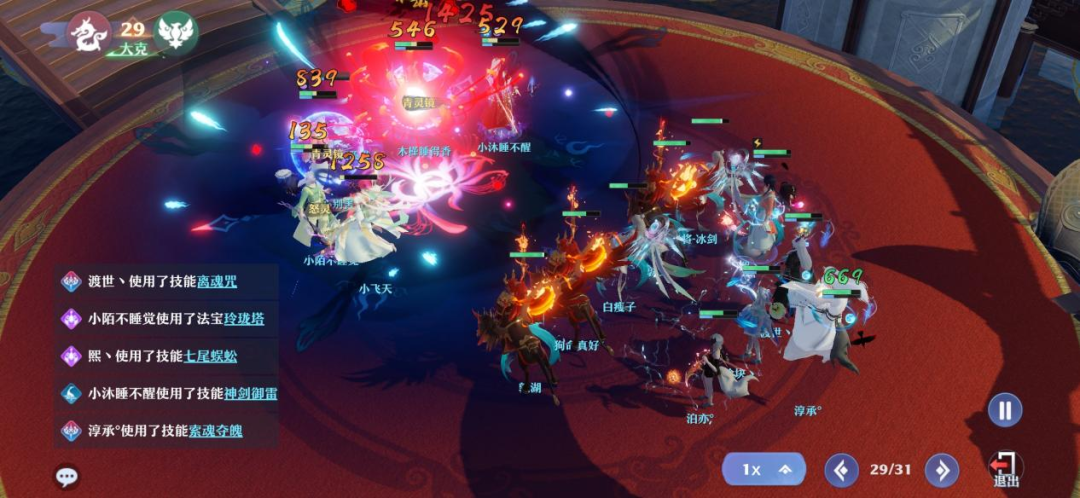Image resolution: width=1080 pixels, height=498 pixels.
Task: Select the red dragon team emblem
Action: [88, 33]
